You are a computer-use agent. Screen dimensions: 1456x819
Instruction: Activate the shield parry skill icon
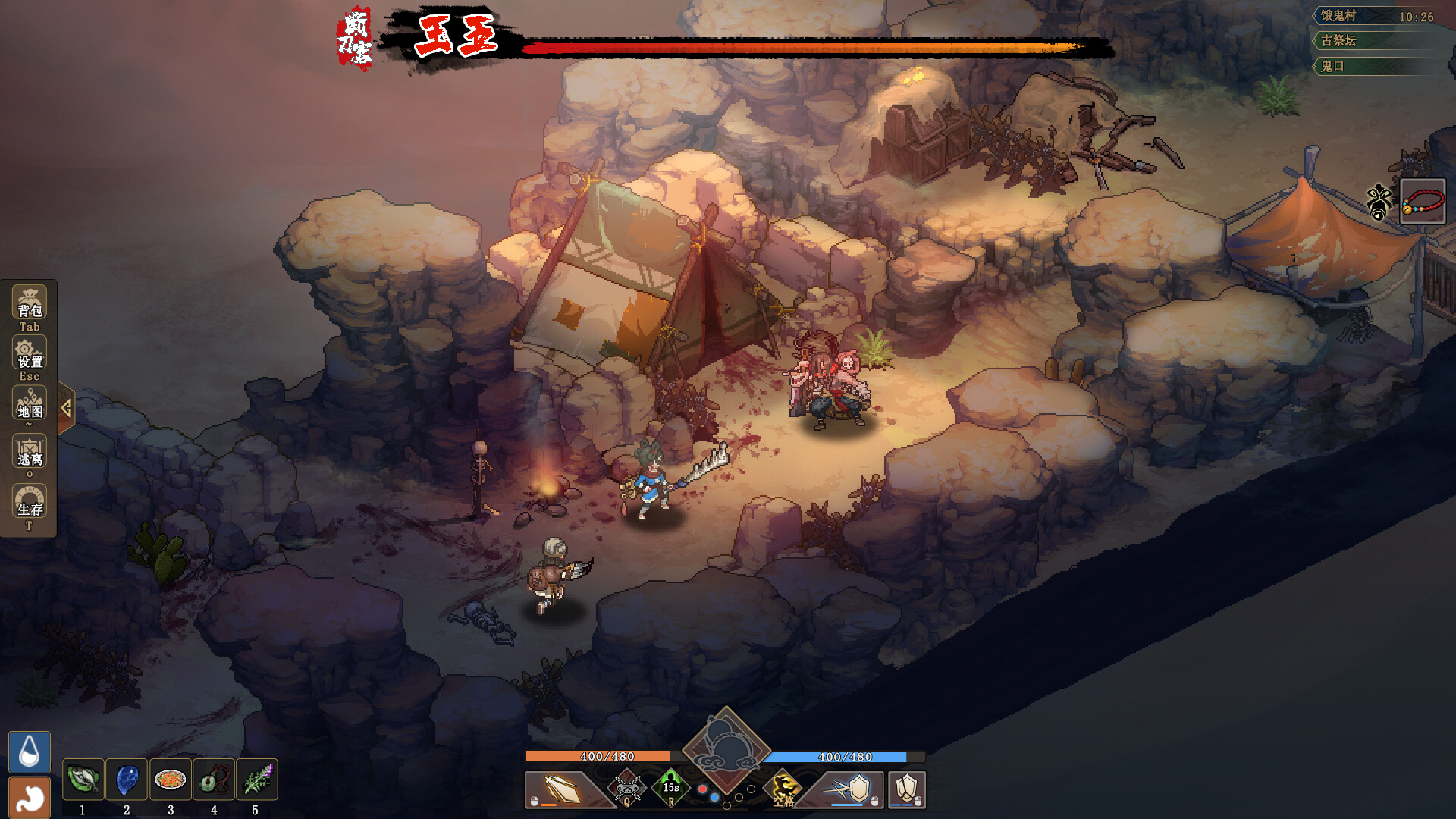852,789
